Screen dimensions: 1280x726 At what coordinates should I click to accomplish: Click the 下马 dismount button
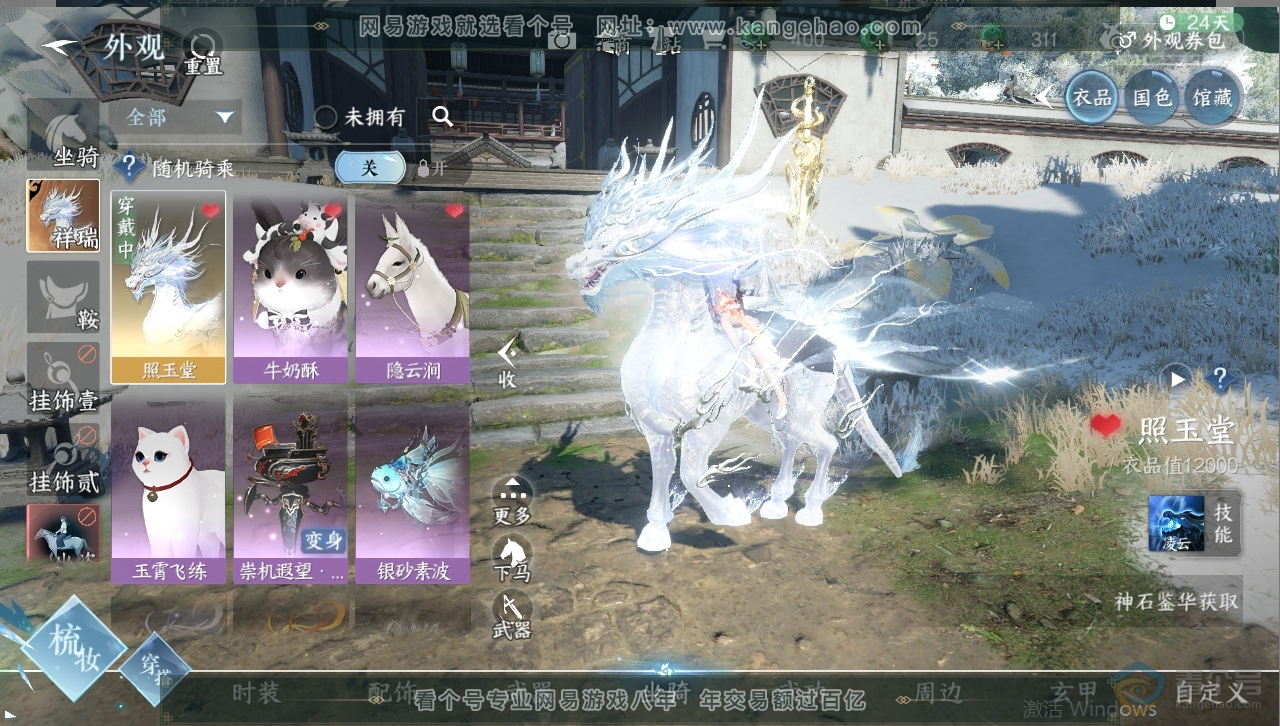pyautogui.click(x=512, y=557)
